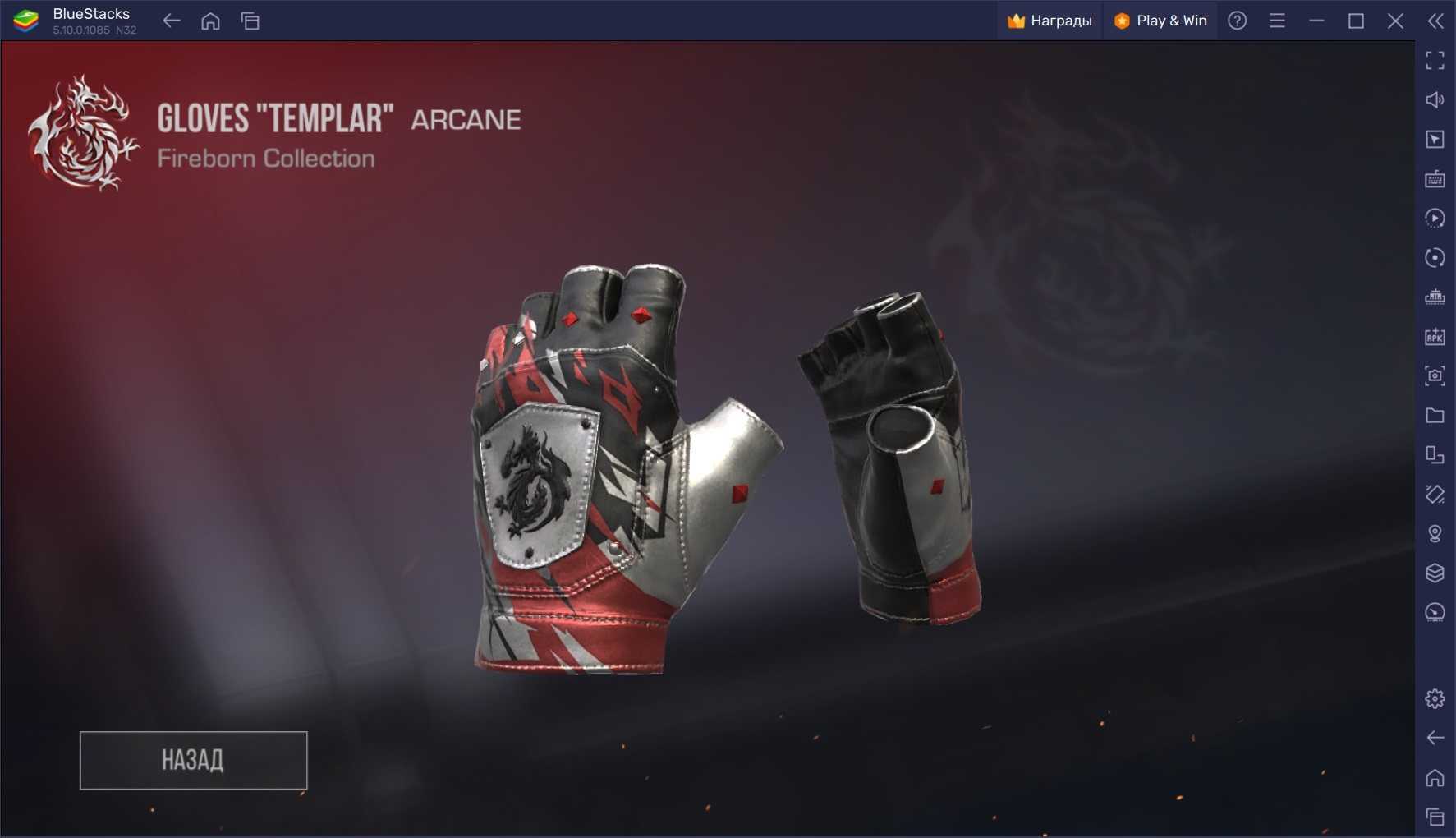
Task: Open the Награды rewards tab in BlueStacks
Action: click(1050, 21)
